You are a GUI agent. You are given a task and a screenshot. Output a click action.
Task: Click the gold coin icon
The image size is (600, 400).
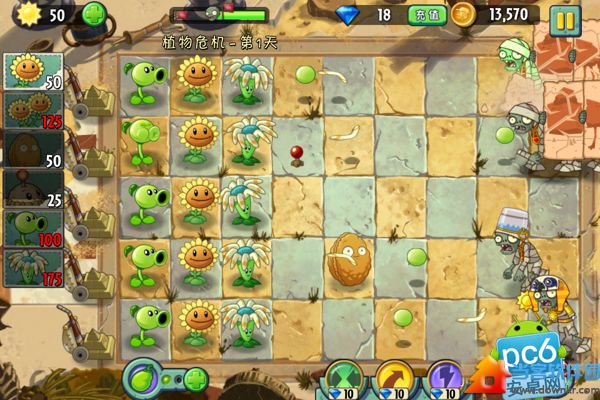tap(463, 15)
